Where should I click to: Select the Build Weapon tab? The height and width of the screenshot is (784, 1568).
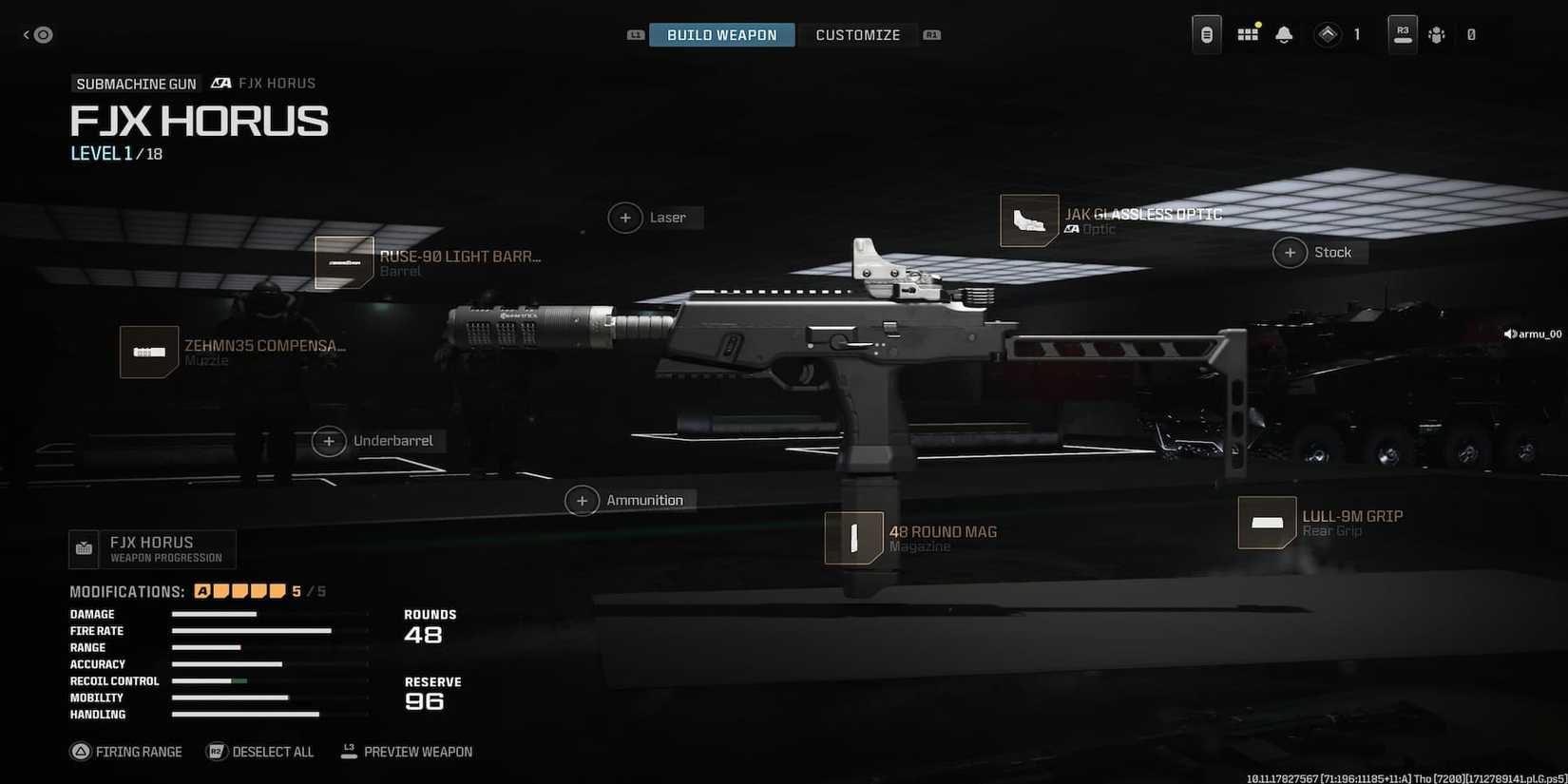[x=721, y=34]
